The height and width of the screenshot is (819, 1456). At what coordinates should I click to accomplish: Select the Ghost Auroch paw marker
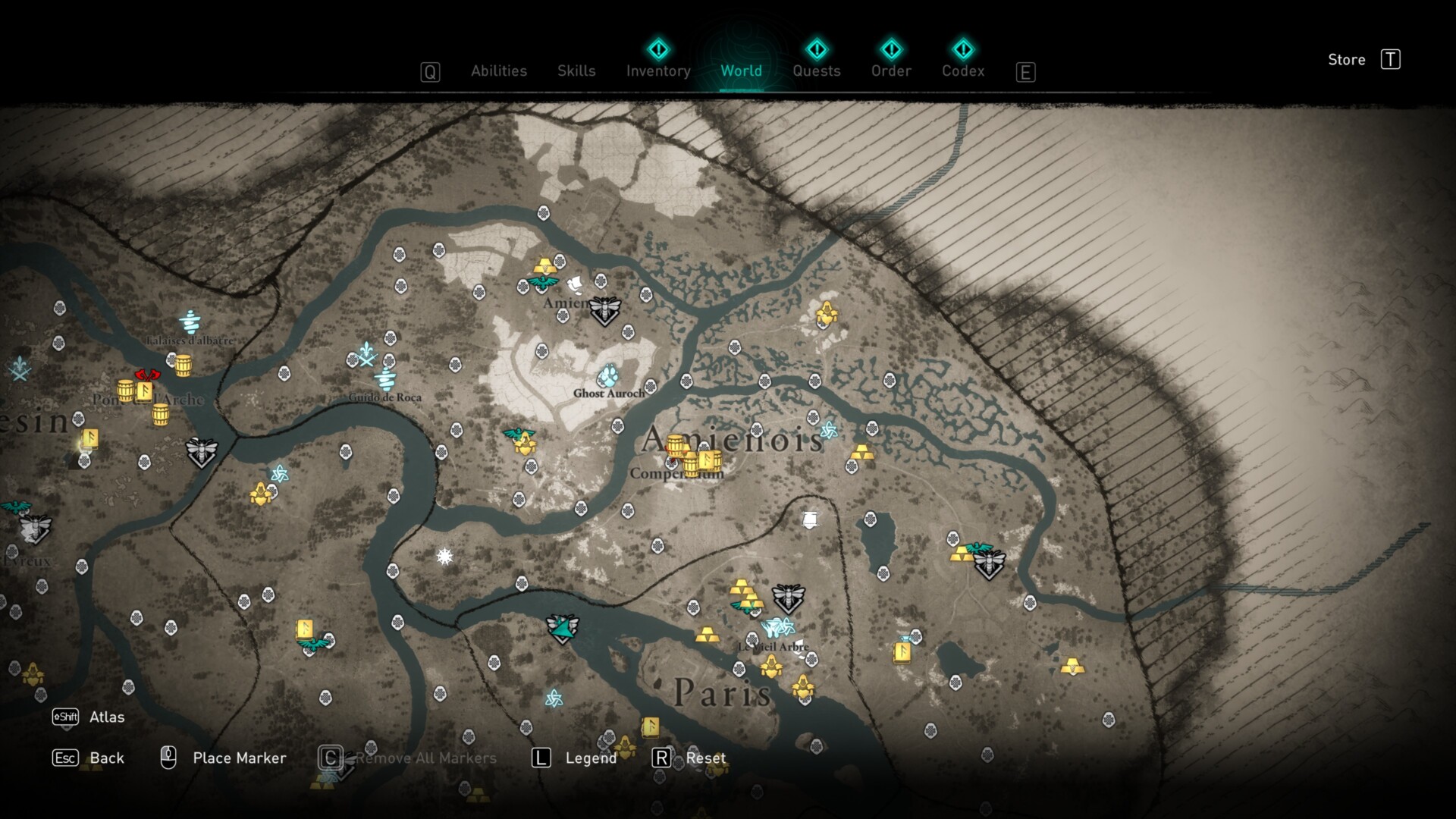608,375
